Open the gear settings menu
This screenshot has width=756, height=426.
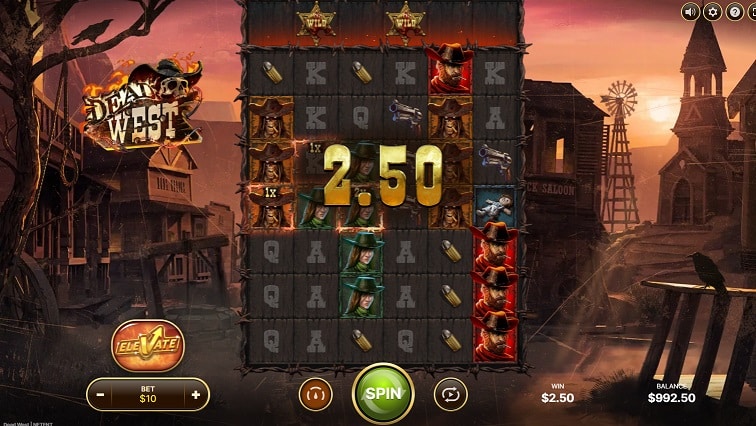coord(713,12)
